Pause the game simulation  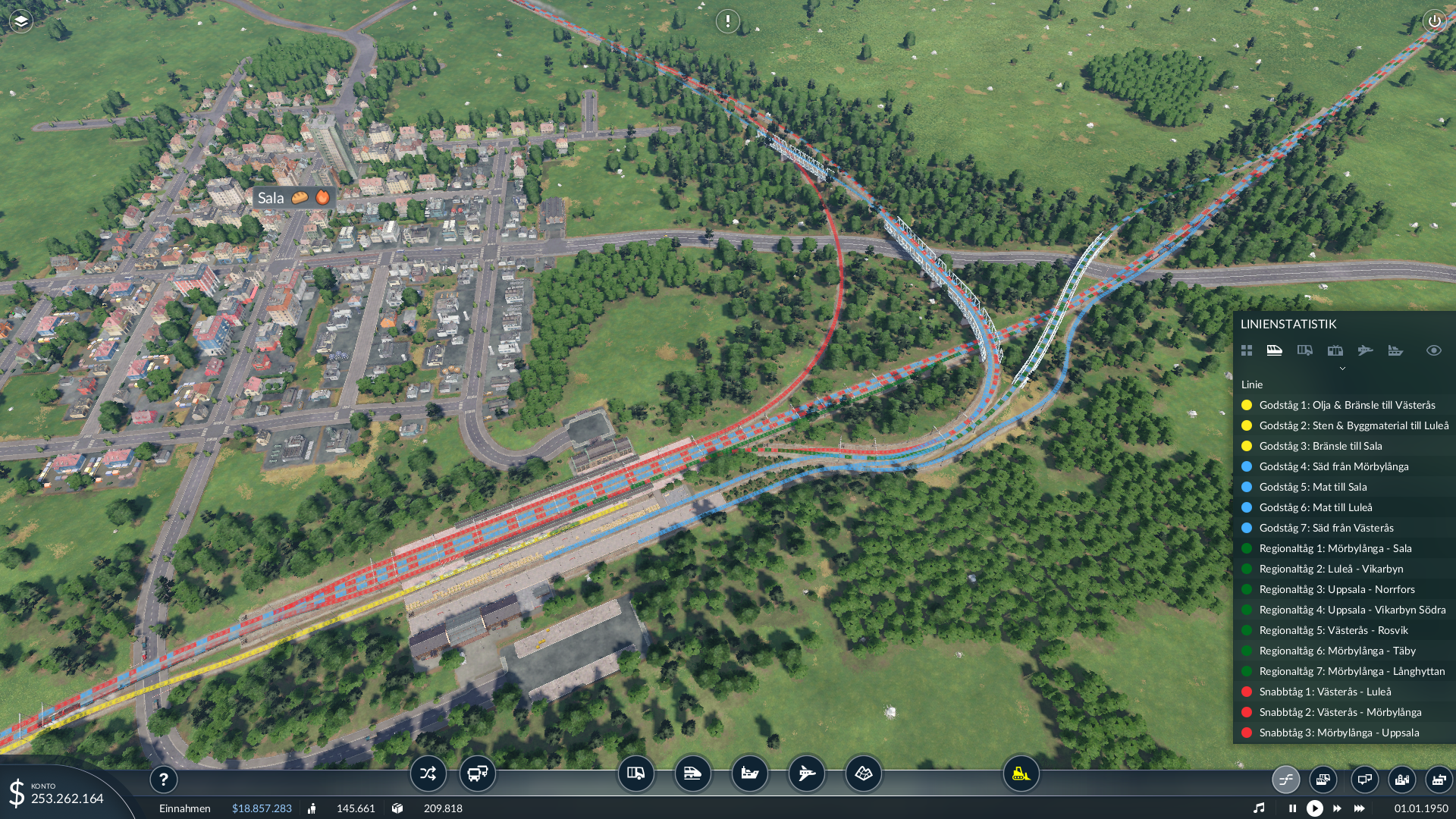point(1292,808)
